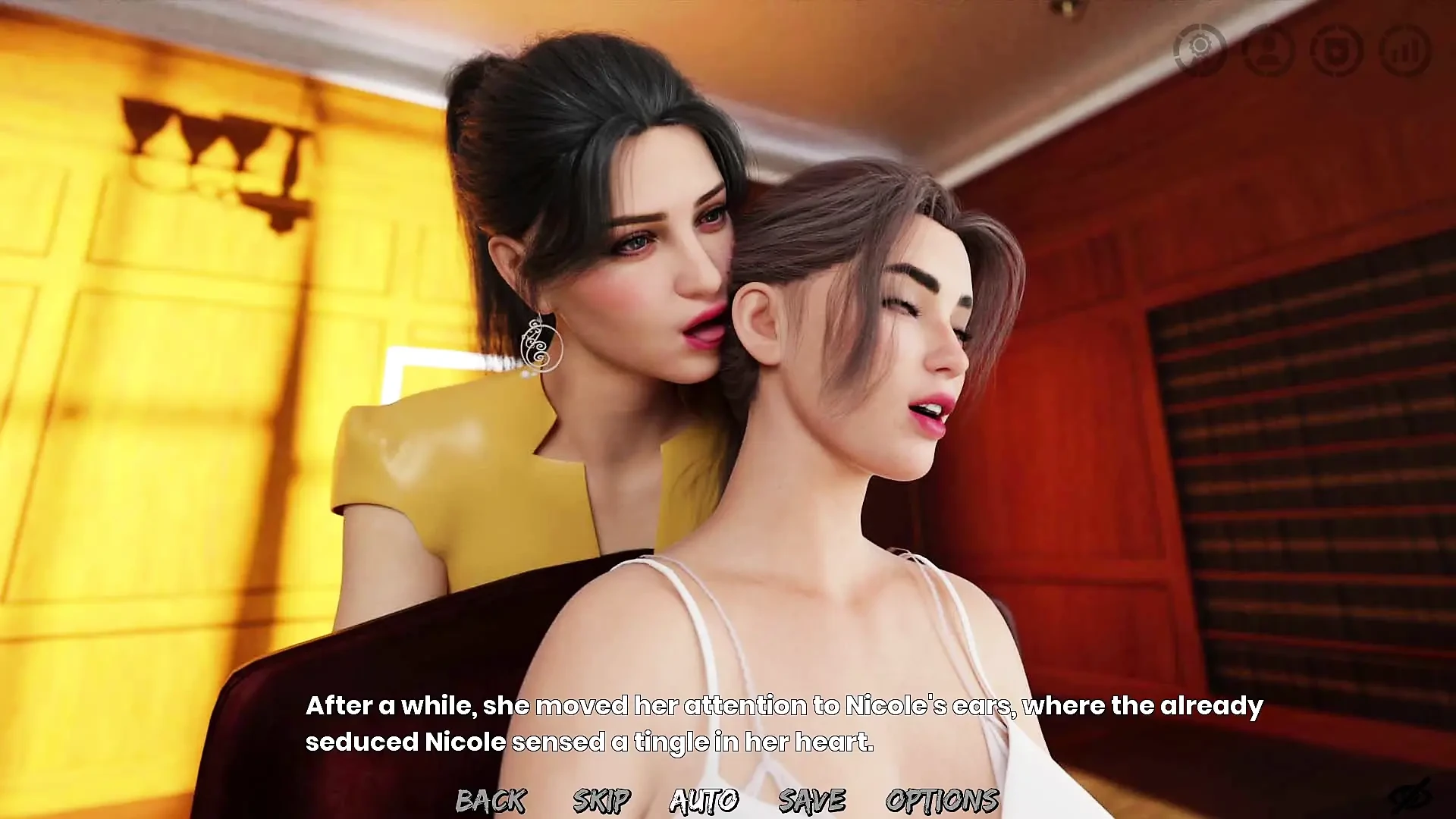Toggle AUTO dialogue advance
The height and width of the screenshot is (819, 1456).
(x=704, y=800)
